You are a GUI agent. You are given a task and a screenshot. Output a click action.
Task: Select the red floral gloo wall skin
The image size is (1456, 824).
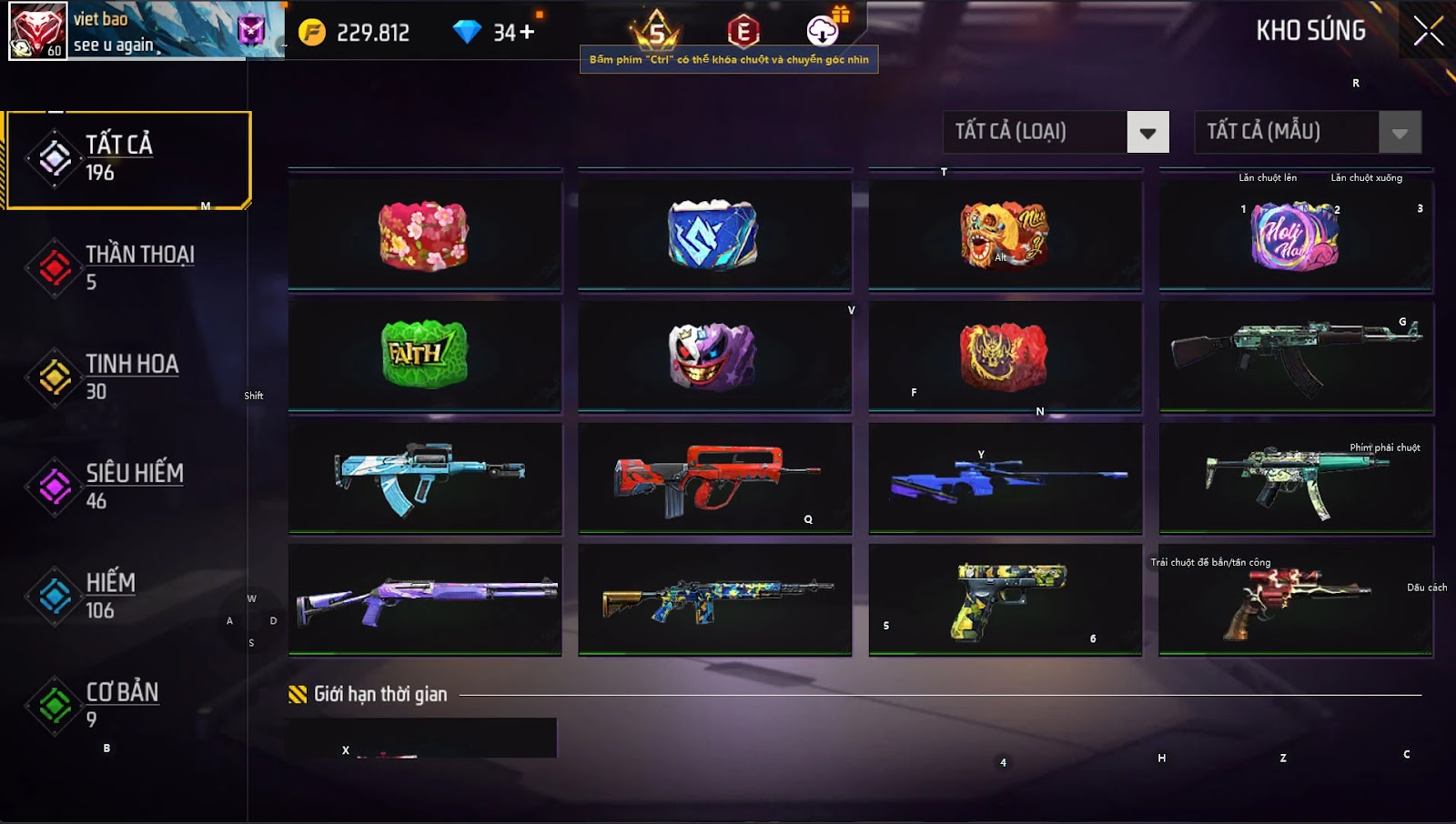pyautogui.click(x=424, y=236)
